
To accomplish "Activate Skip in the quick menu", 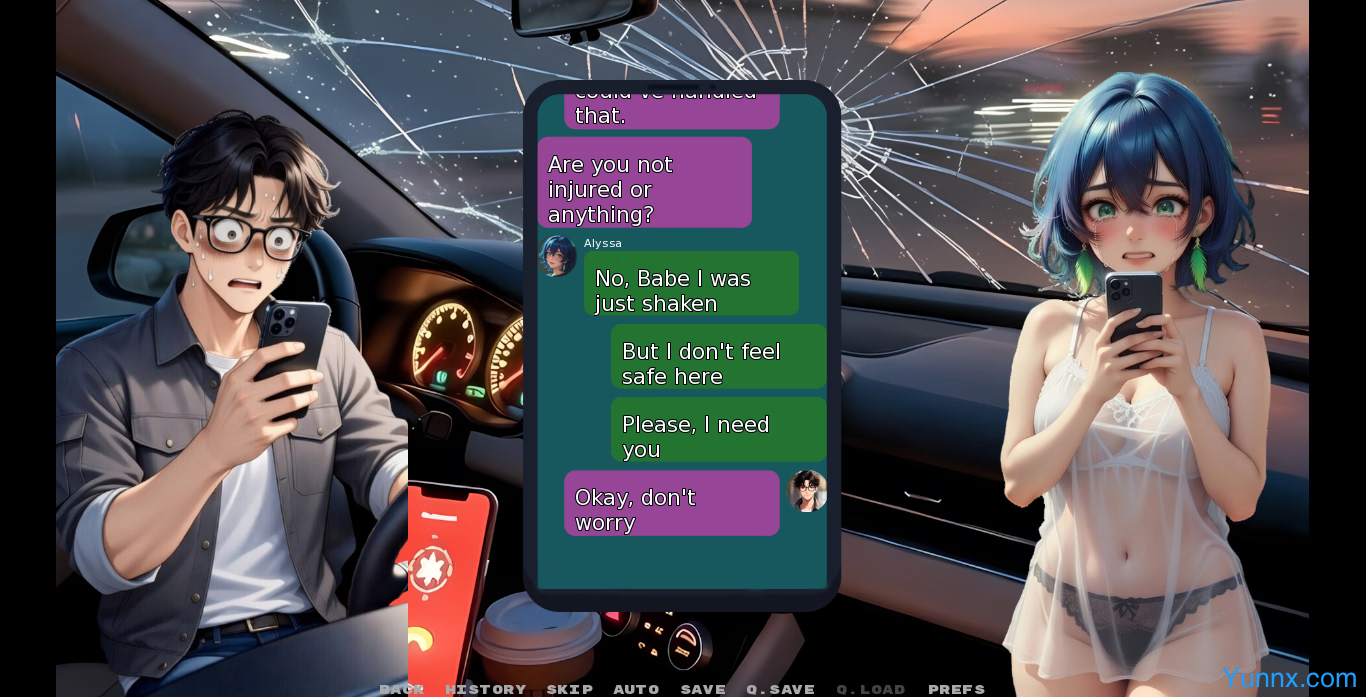I will pyautogui.click(x=569, y=689).
